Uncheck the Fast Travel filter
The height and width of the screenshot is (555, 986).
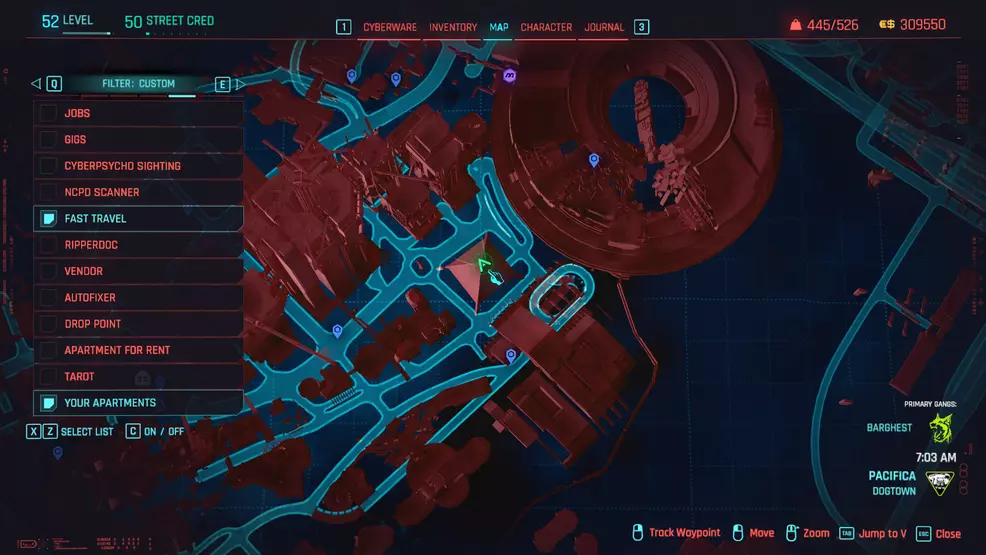[x=48, y=218]
